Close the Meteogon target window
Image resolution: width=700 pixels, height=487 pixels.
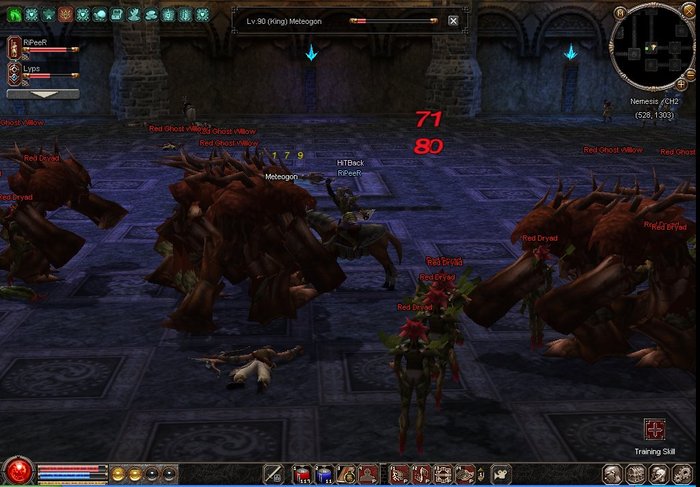click(x=453, y=20)
